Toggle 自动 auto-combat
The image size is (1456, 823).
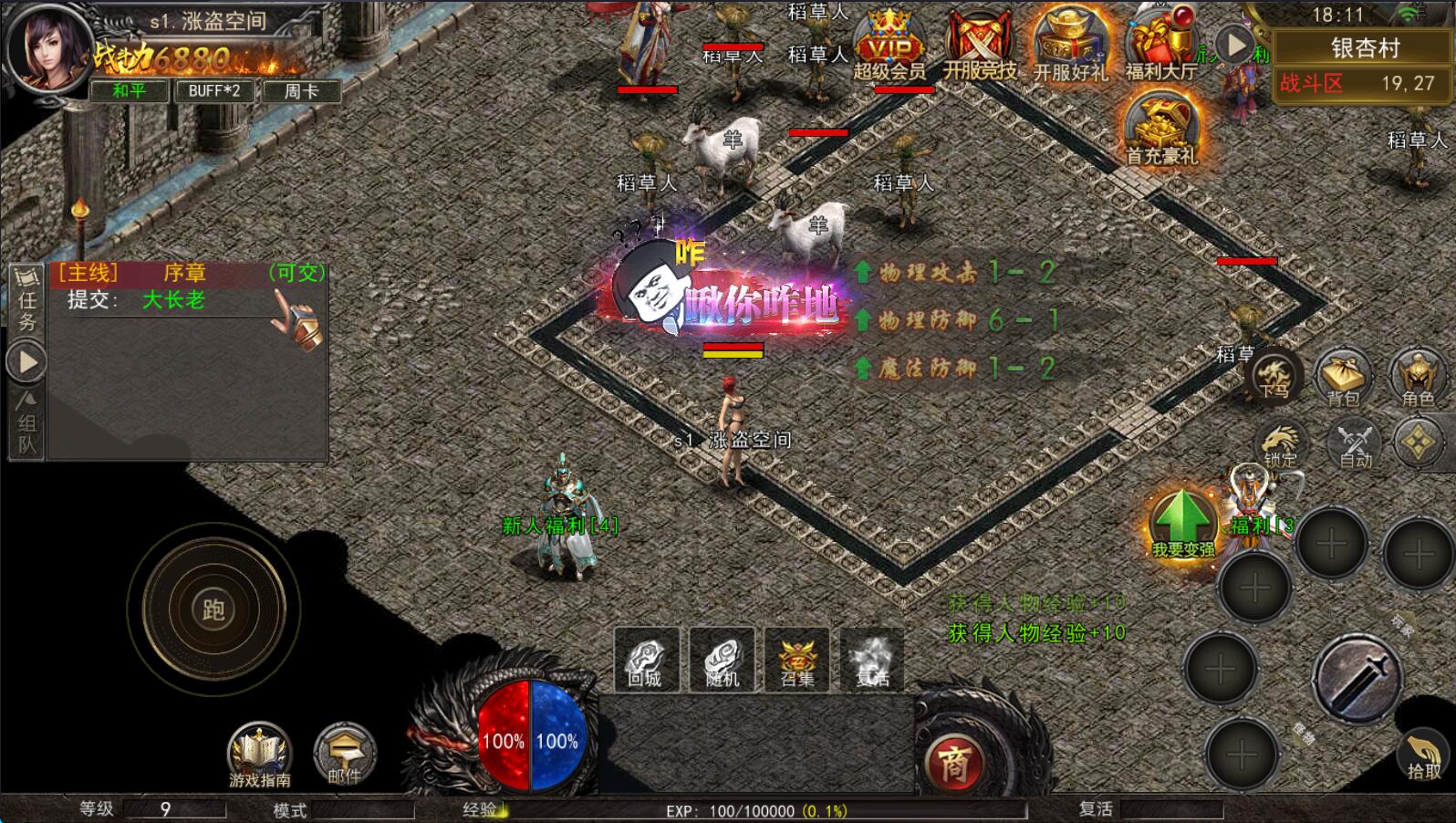pyautogui.click(x=1355, y=444)
